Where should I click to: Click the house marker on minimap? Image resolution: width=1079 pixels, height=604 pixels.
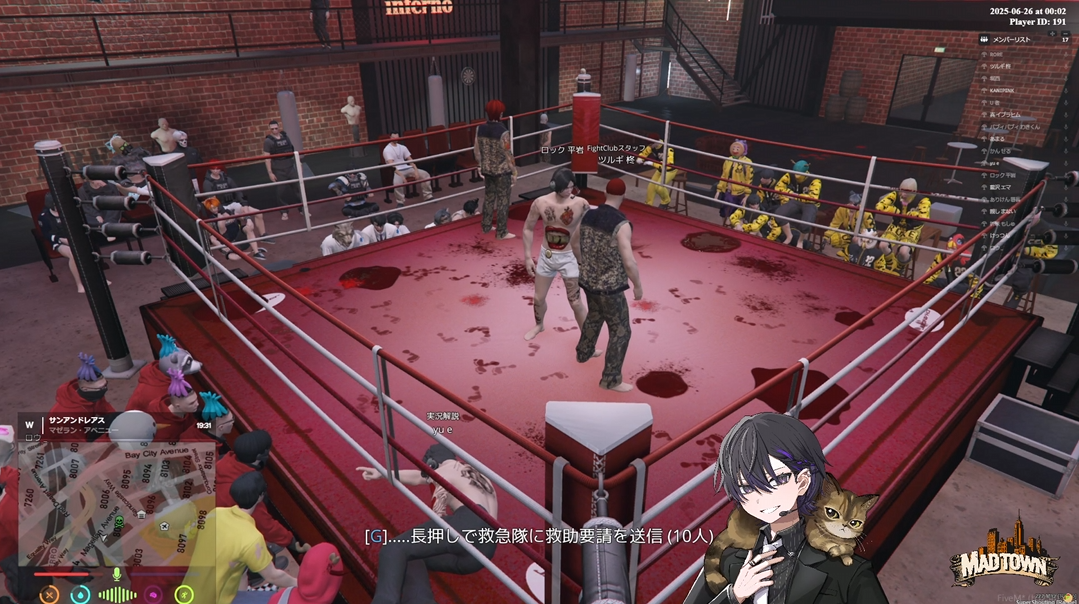click(x=142, y=514)
